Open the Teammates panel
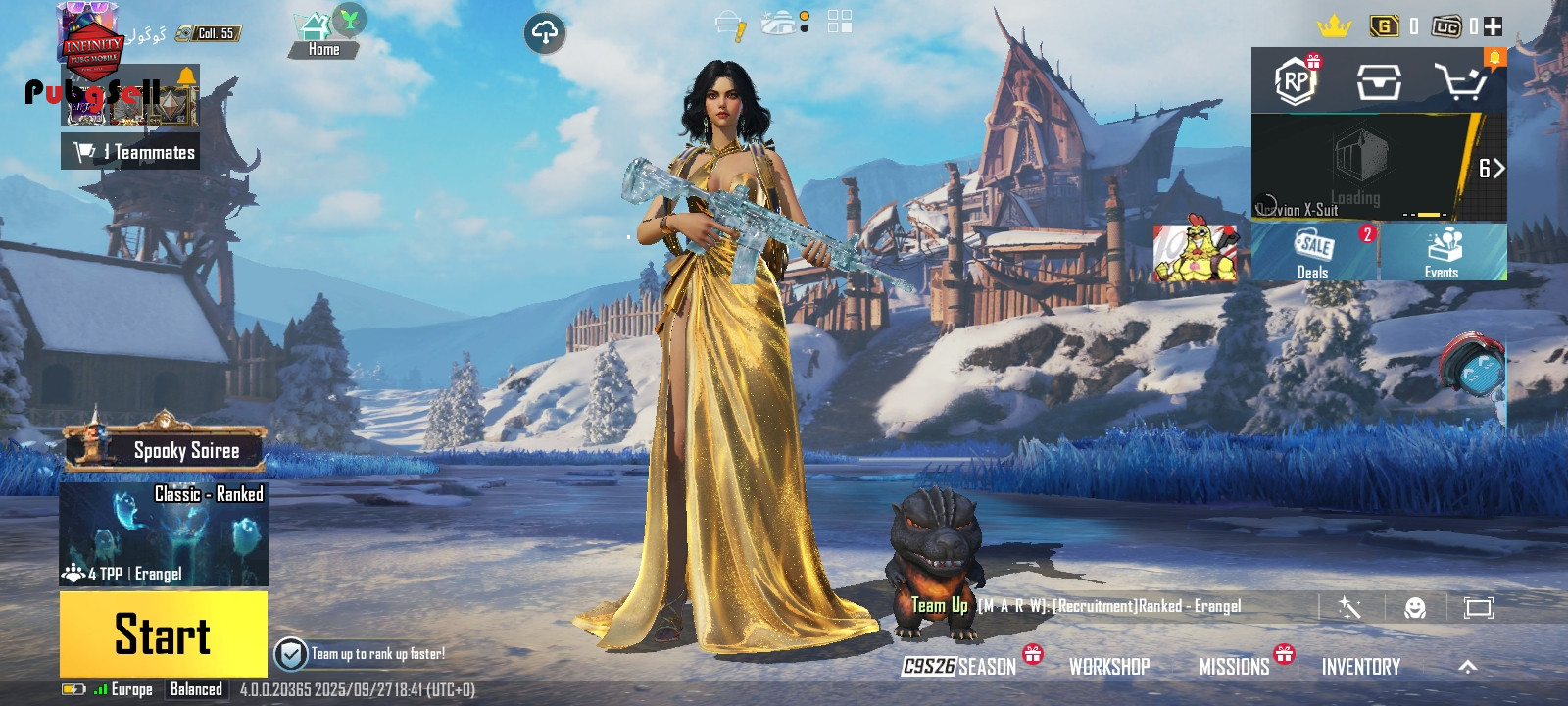The image size is (1568, 706). 131,152
